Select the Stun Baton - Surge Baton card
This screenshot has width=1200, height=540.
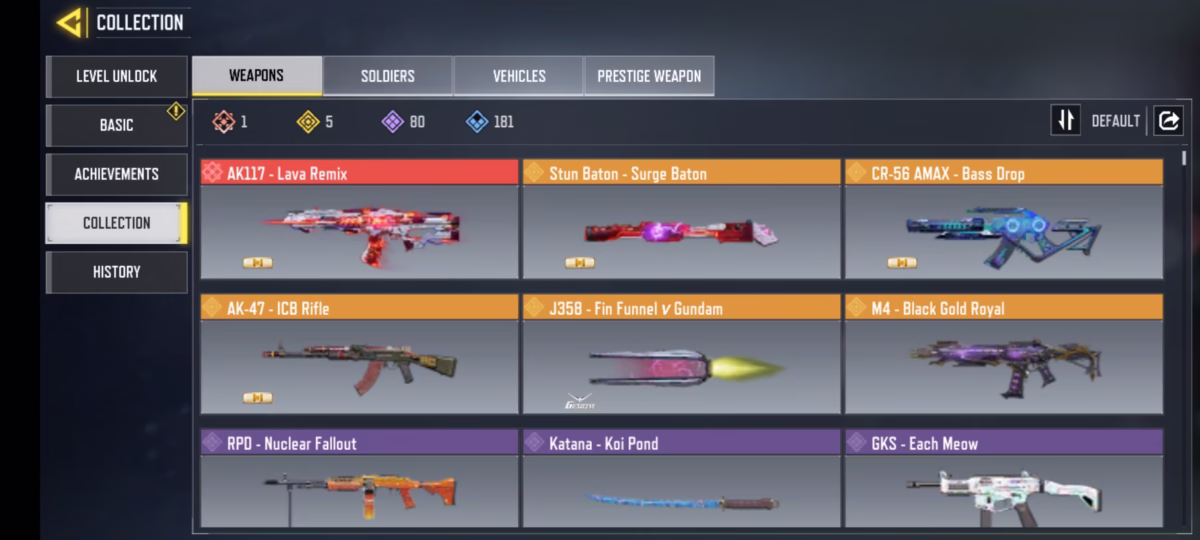tap(681, 219)
